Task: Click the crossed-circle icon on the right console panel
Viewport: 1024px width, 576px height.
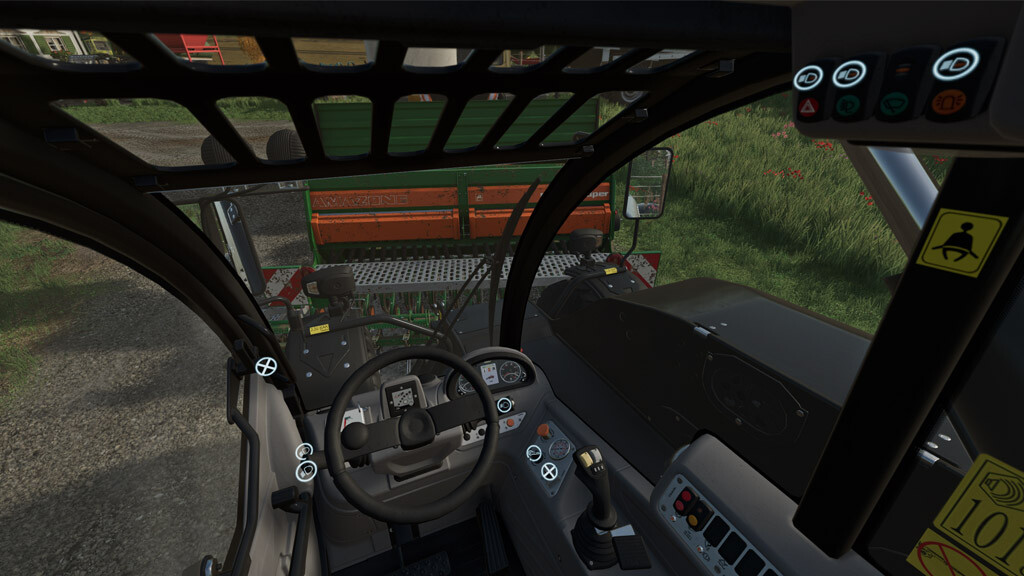Action: click(549, 471)
